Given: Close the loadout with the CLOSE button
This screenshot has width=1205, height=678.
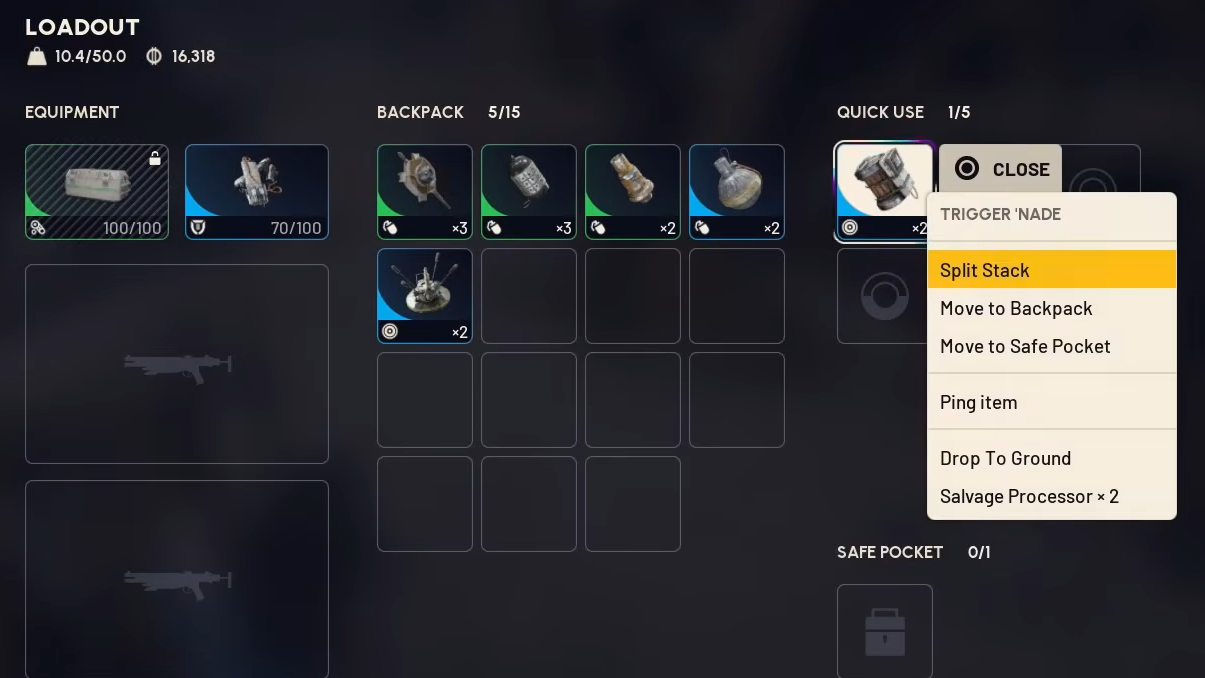Looking at the screenshot, I should click(x=1000, y=169).
